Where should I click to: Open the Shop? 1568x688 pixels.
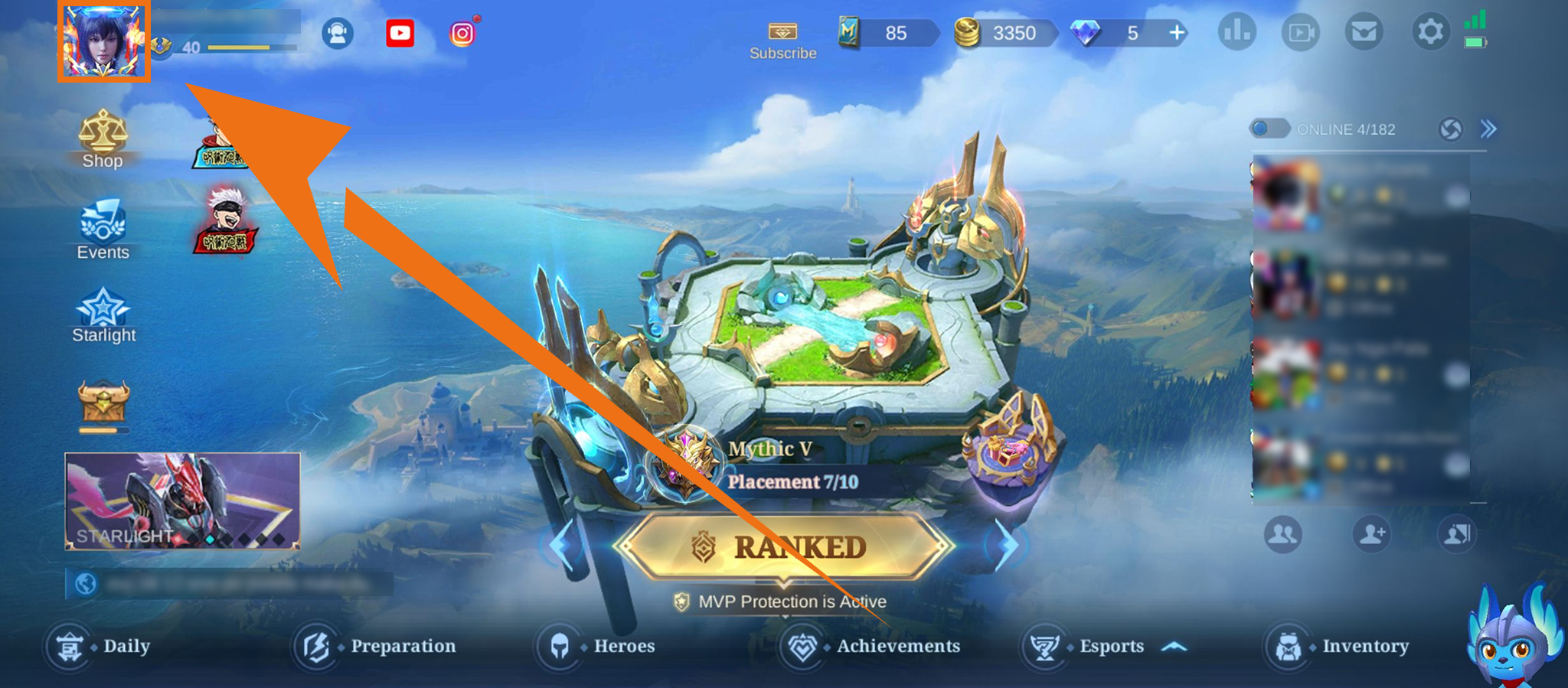[x=103, y=139]
